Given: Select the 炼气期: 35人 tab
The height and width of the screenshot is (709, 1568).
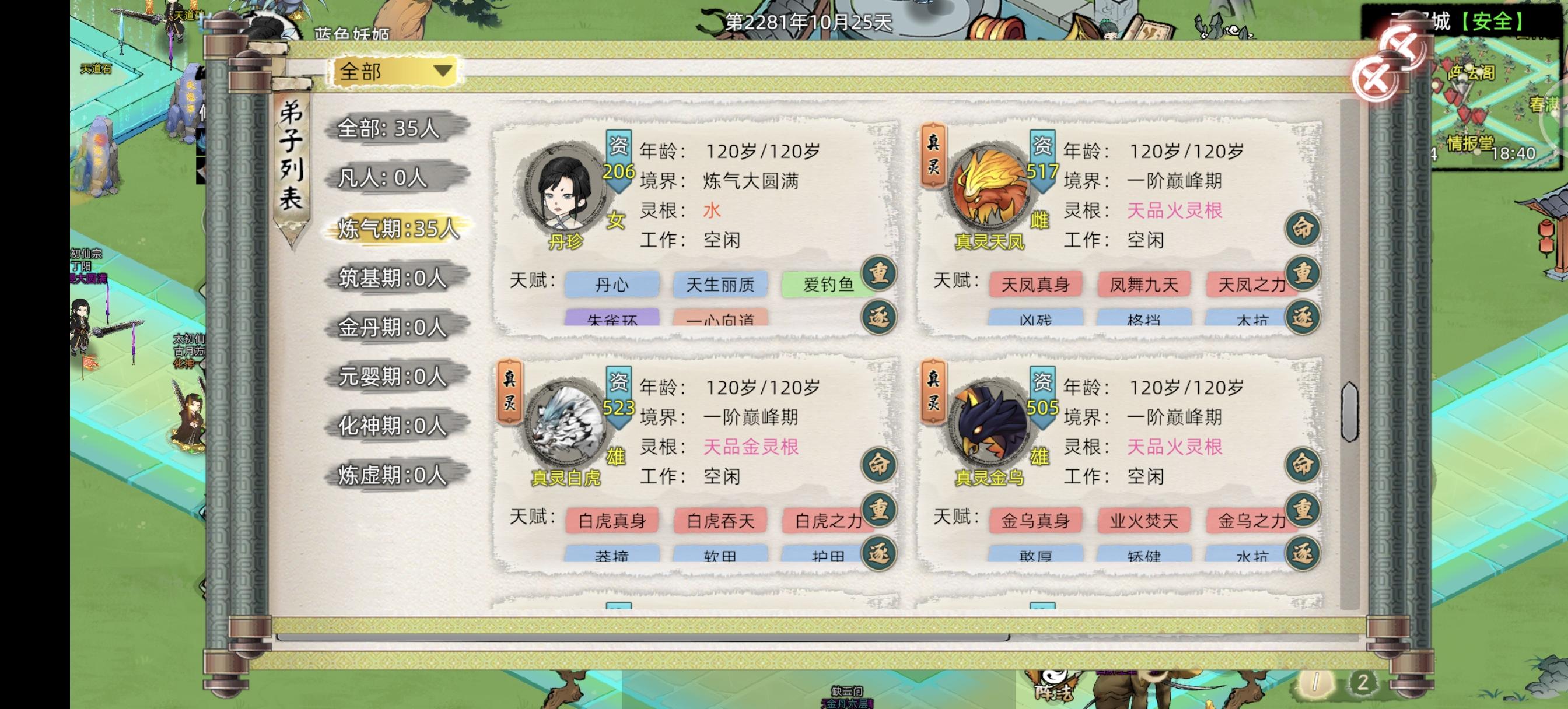Looking at the screenshot, I should [x=398, y=229].
